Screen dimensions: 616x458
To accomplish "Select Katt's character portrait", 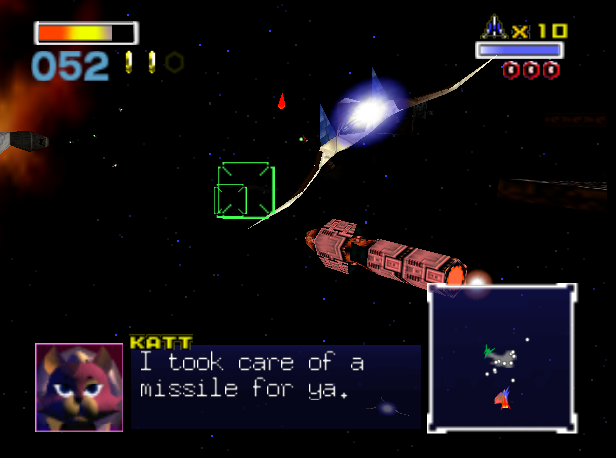I will (79, 387).
